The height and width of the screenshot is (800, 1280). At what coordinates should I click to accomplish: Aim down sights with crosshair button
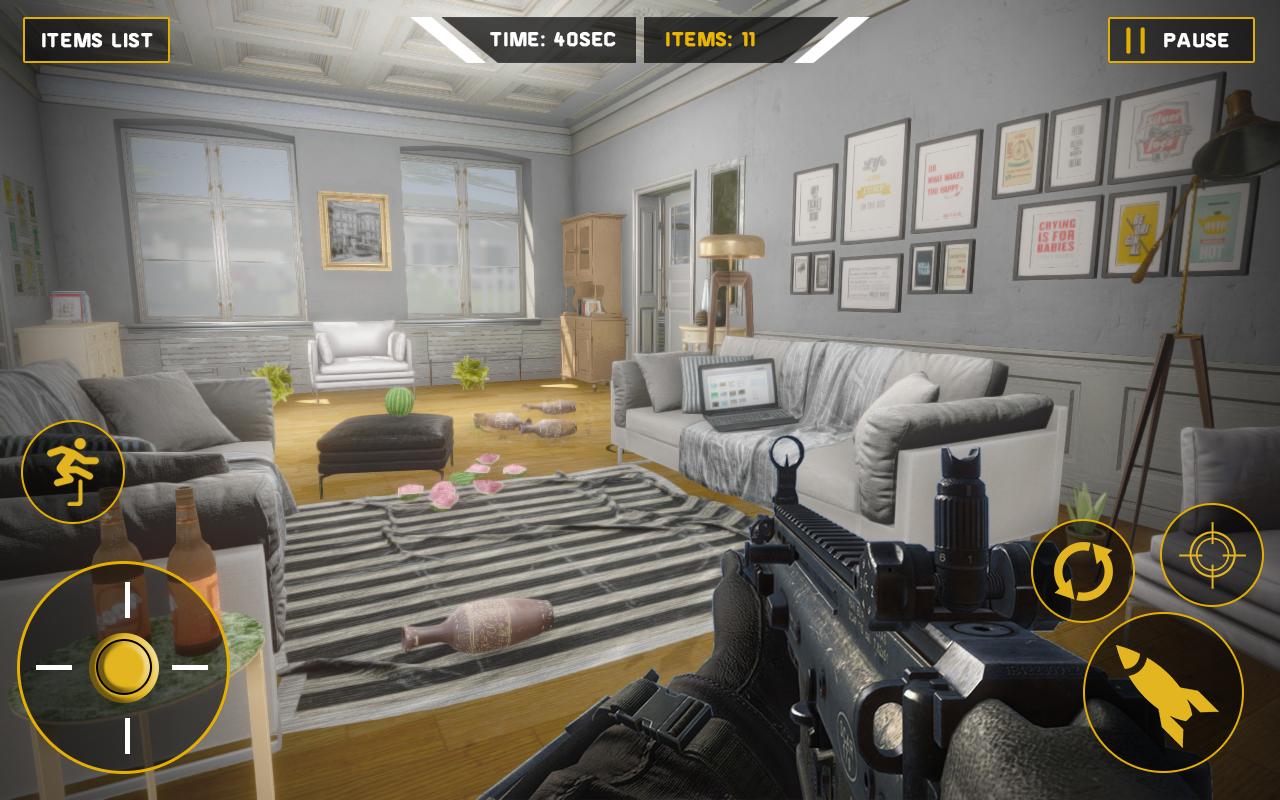click(1212, 555)
